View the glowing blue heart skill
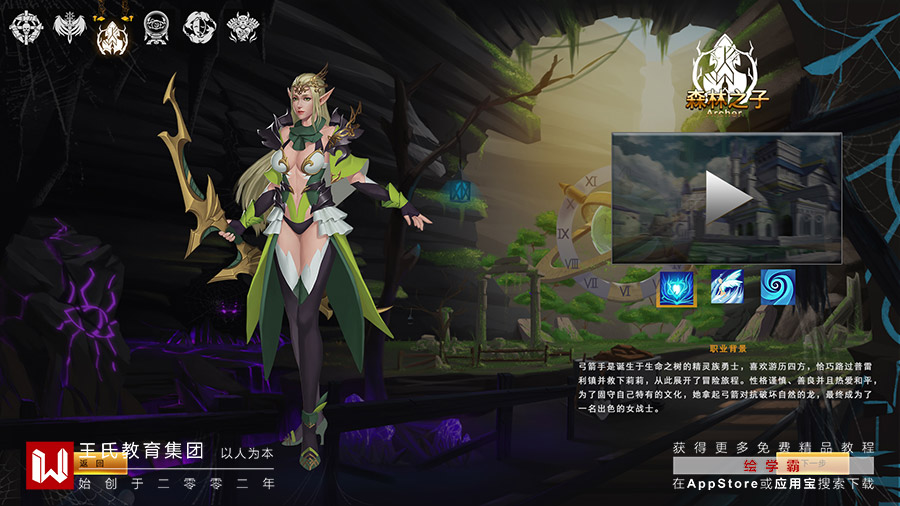The image size is (900, 506). coord(676,287)
